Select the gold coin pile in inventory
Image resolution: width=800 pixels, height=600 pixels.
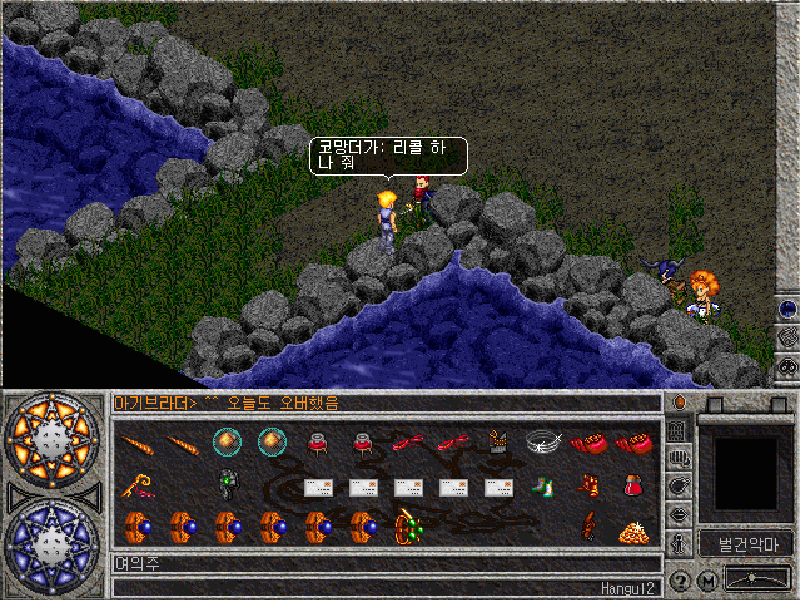[632, 531]
